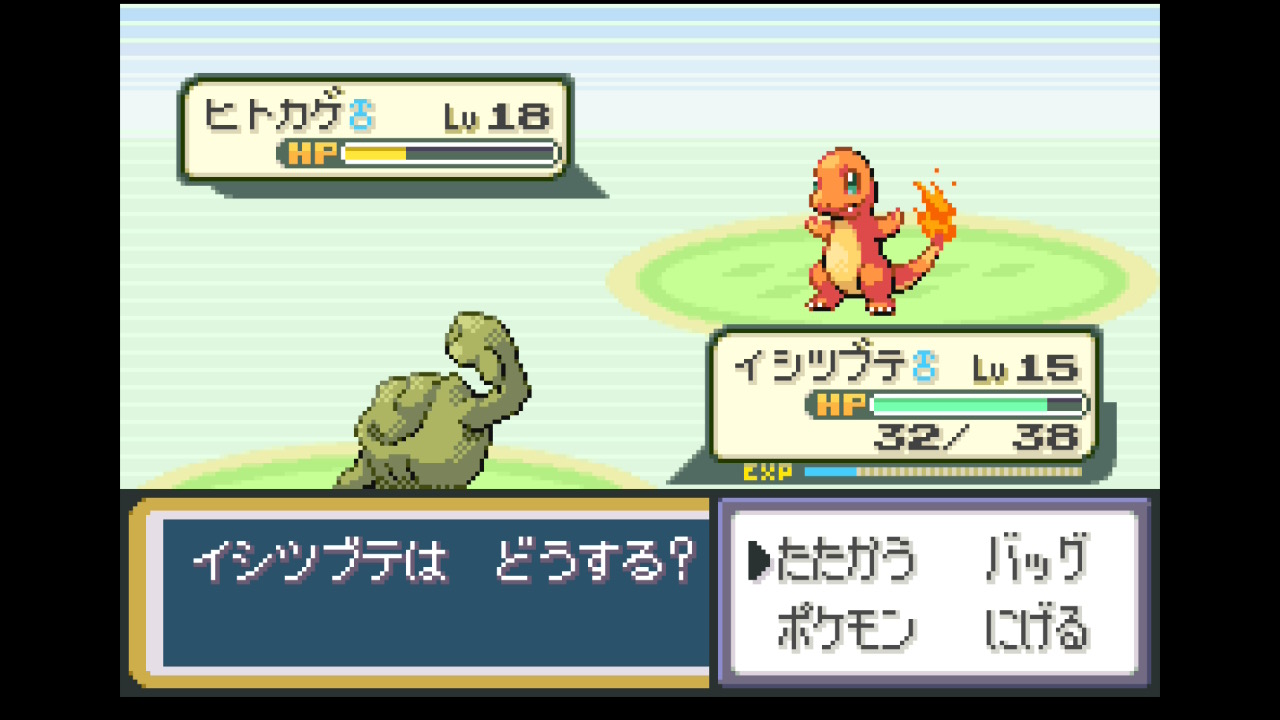Select the たたかう (Fight) command
This screenshot has width=1280, height=720.
[845, 560]
